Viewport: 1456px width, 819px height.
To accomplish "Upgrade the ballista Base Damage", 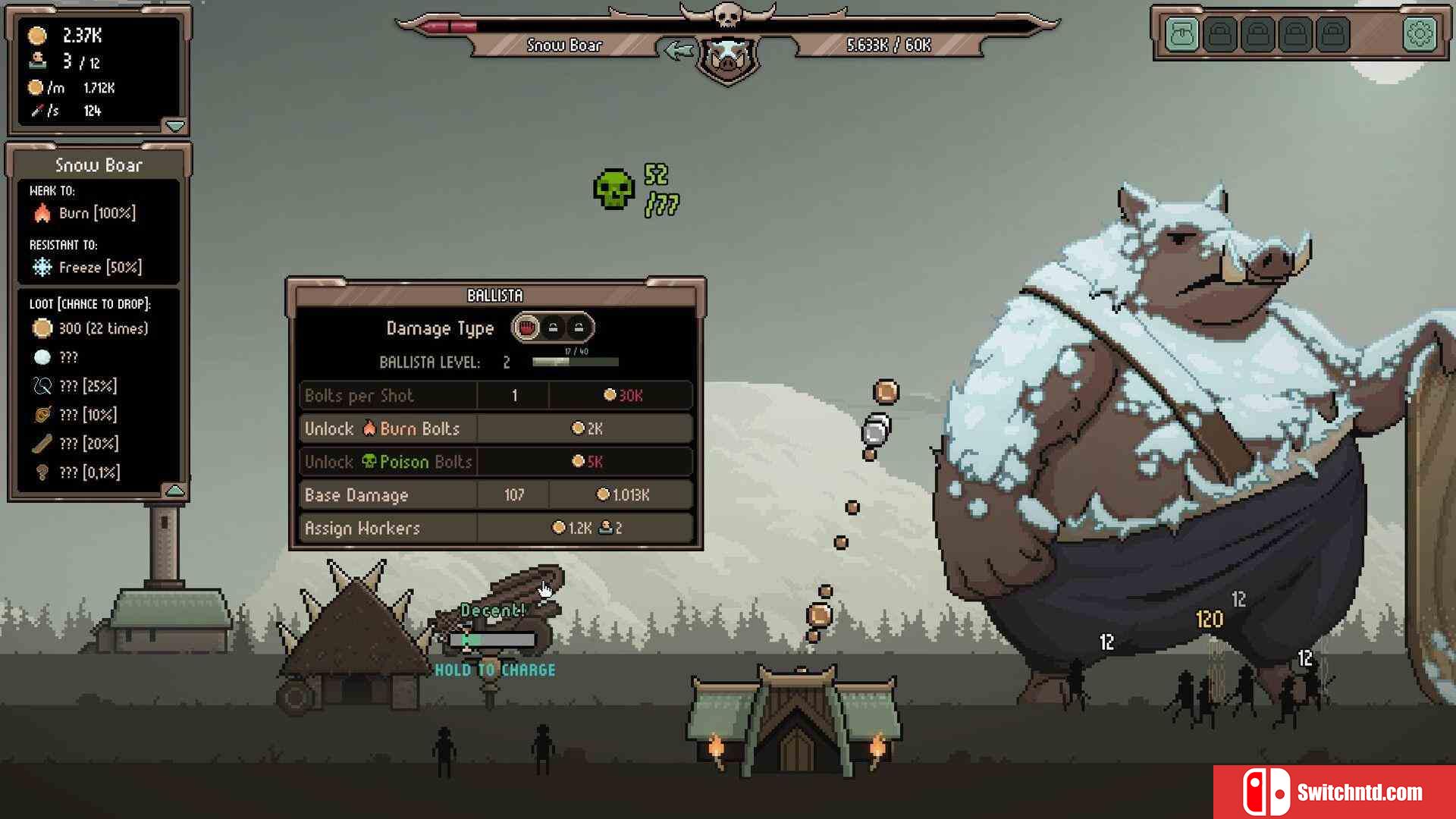I will (622, 495).
